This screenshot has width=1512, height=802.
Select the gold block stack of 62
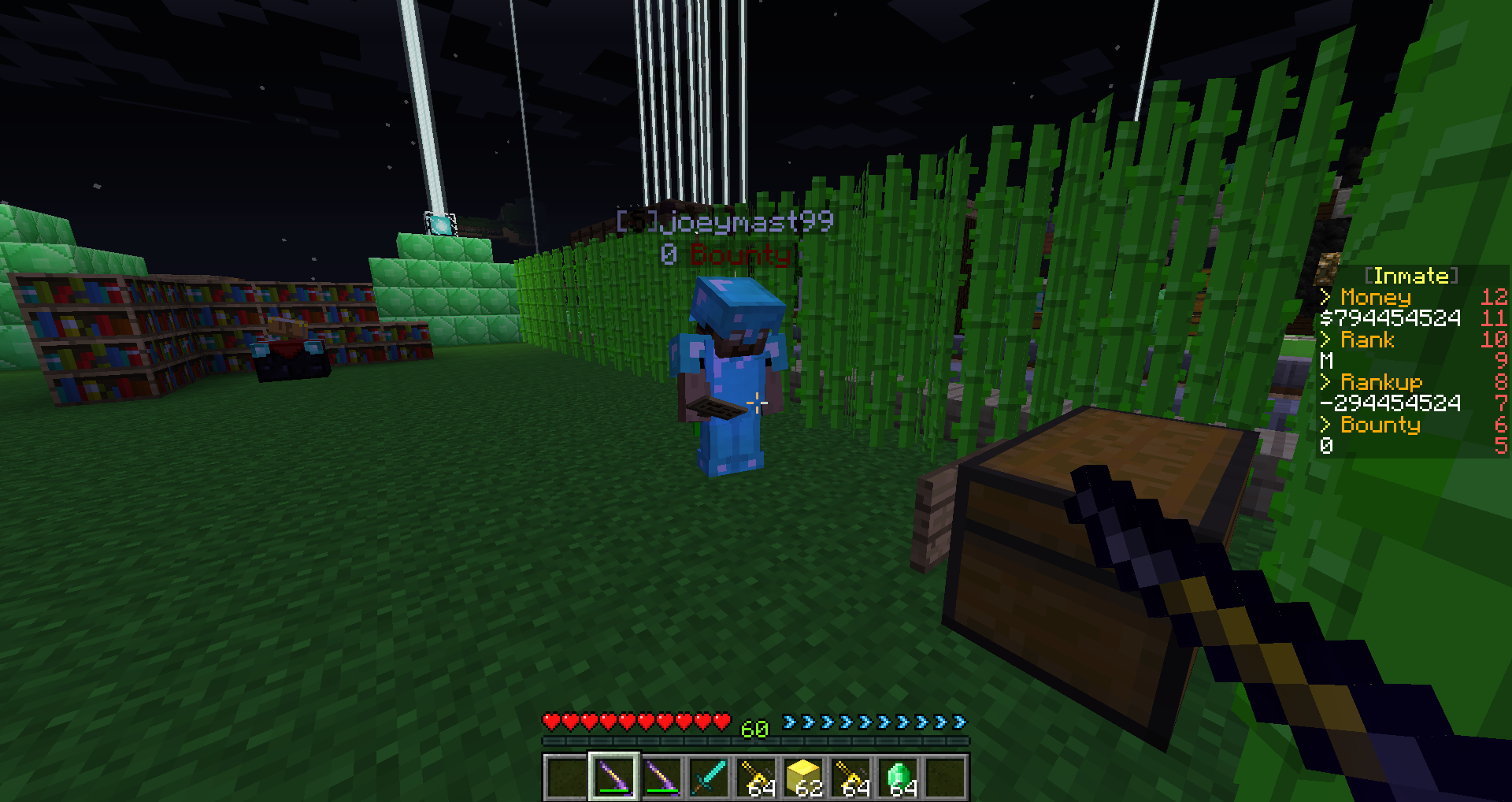pyautogui.click(x=804, y=777)
